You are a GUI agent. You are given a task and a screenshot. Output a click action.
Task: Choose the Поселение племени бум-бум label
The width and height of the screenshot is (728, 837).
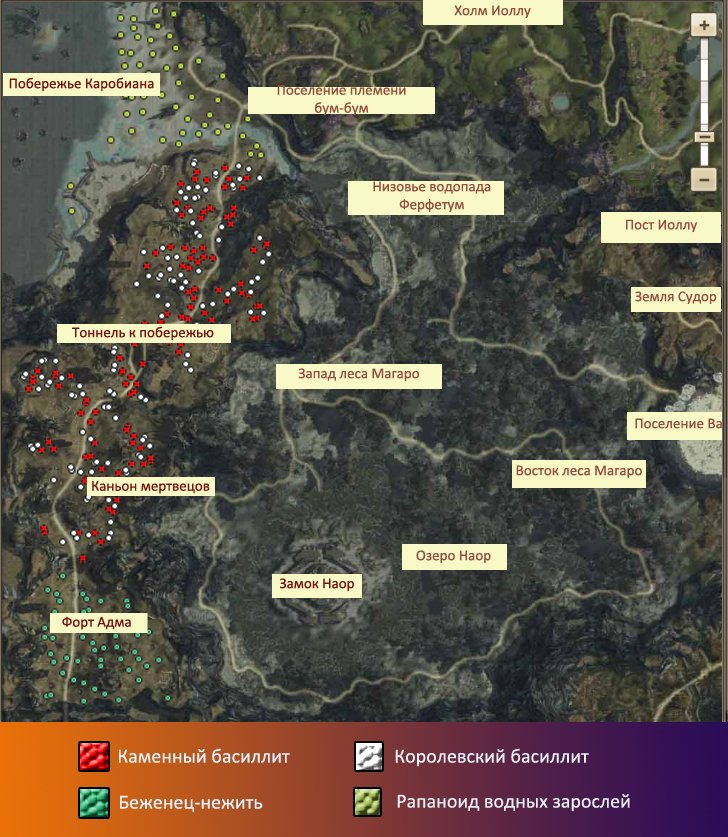pos(341,100)
